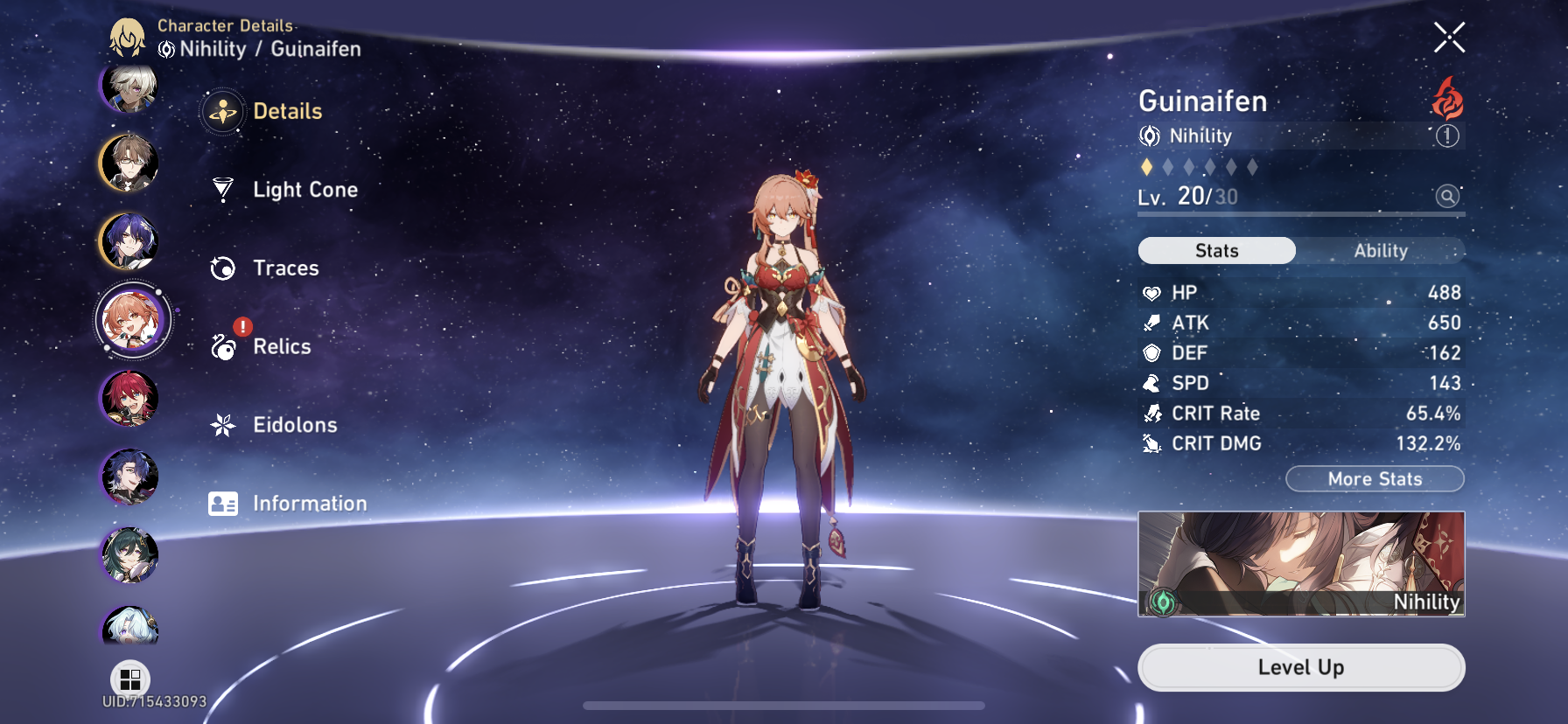Switch to the Stats tab

(x=1216, y=251)
